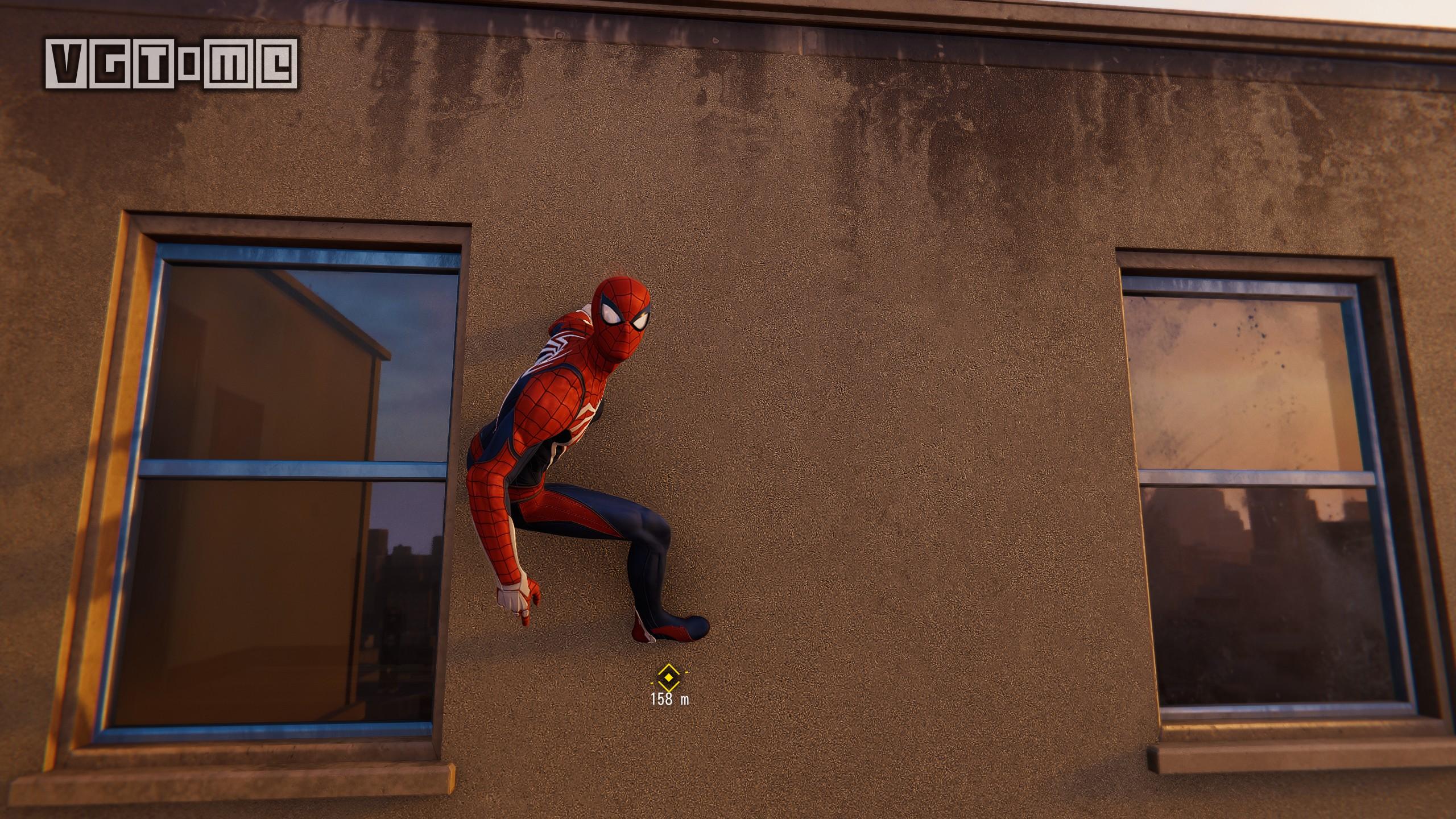Select the yellow diamond objective waypoint marker

click(668, 677)
